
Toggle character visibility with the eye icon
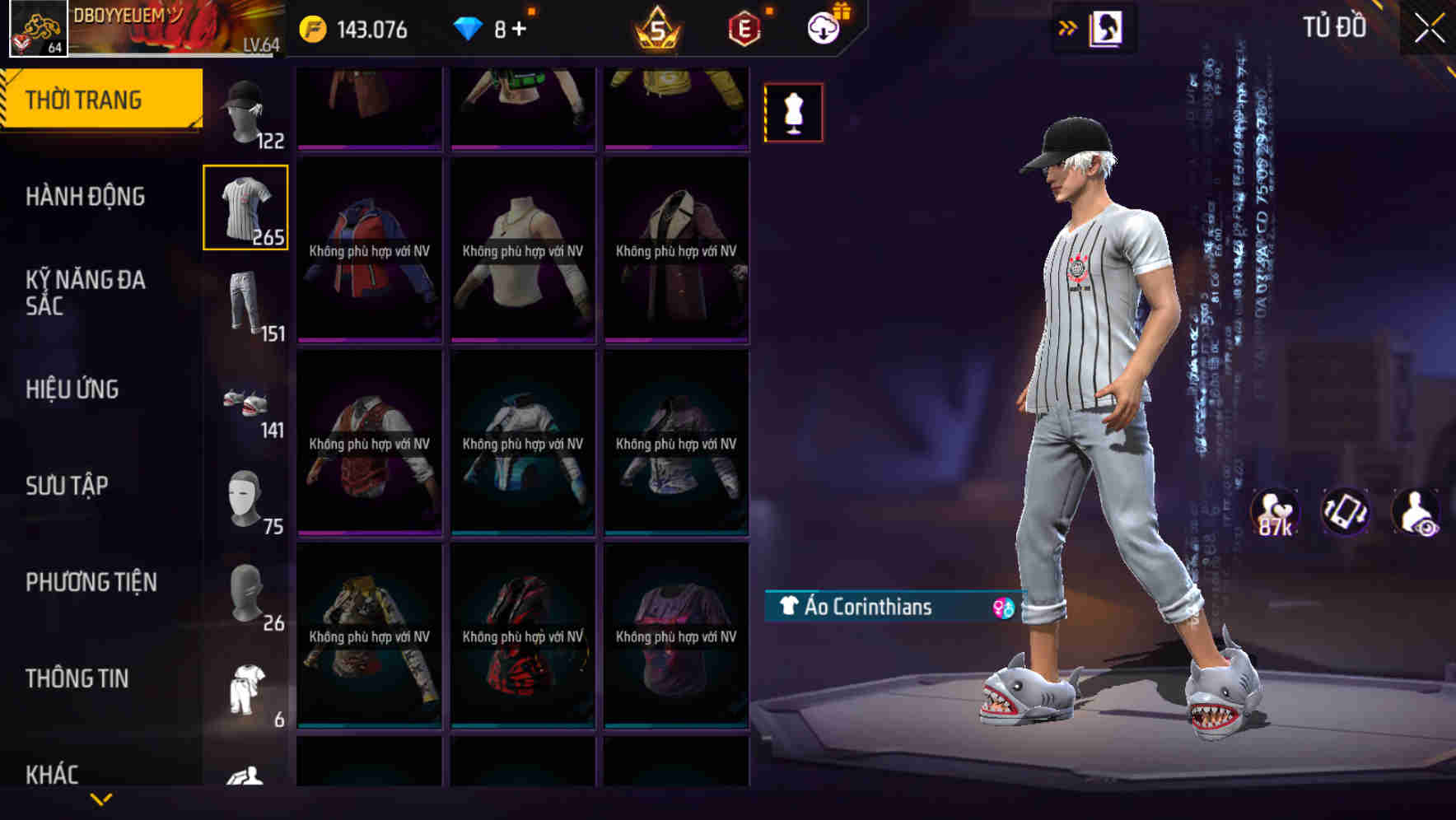1413,512
